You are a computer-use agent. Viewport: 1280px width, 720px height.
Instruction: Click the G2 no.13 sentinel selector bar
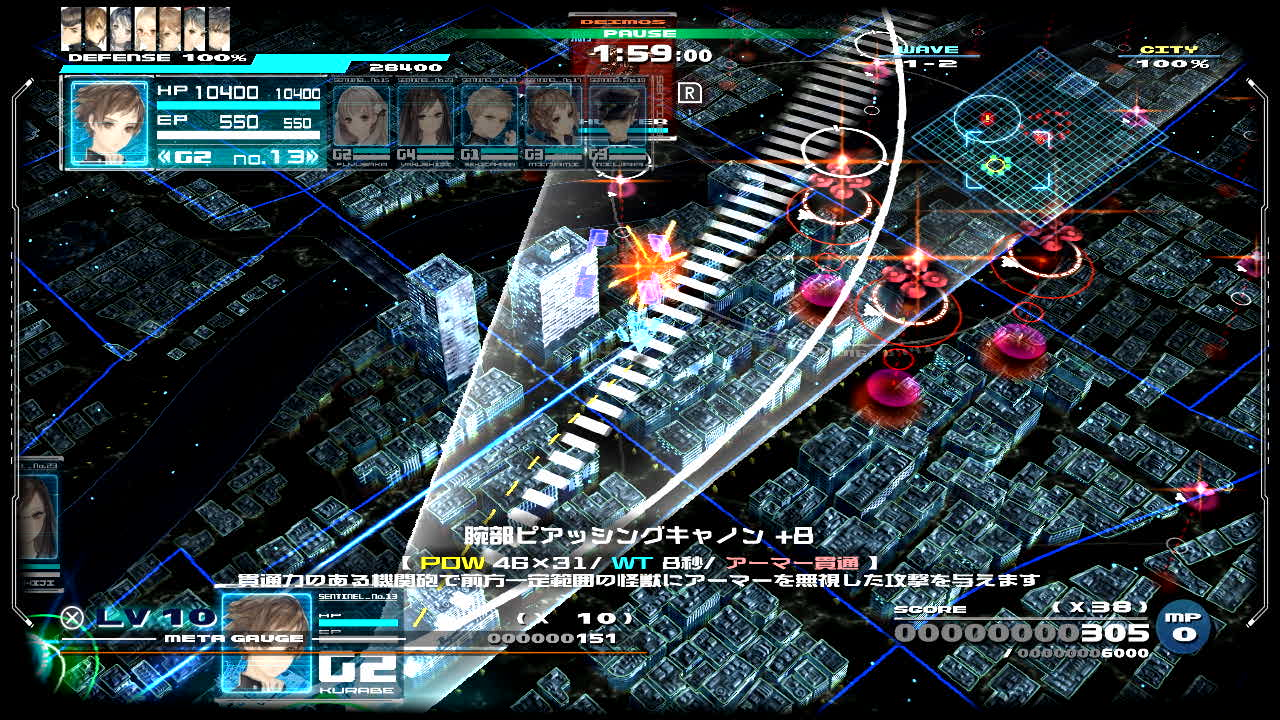click(238, 156)
